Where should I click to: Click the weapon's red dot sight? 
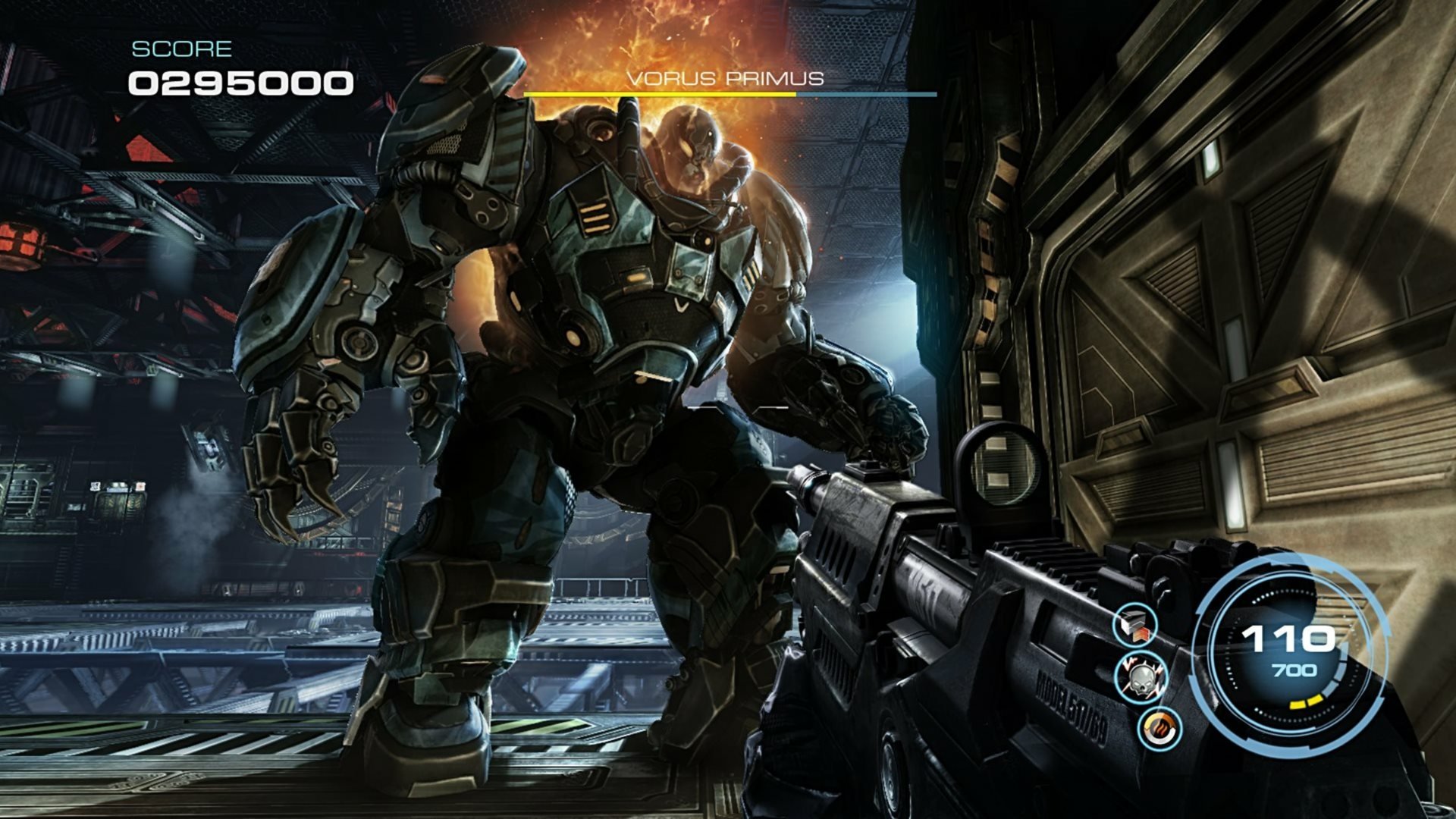point(1003,463)
